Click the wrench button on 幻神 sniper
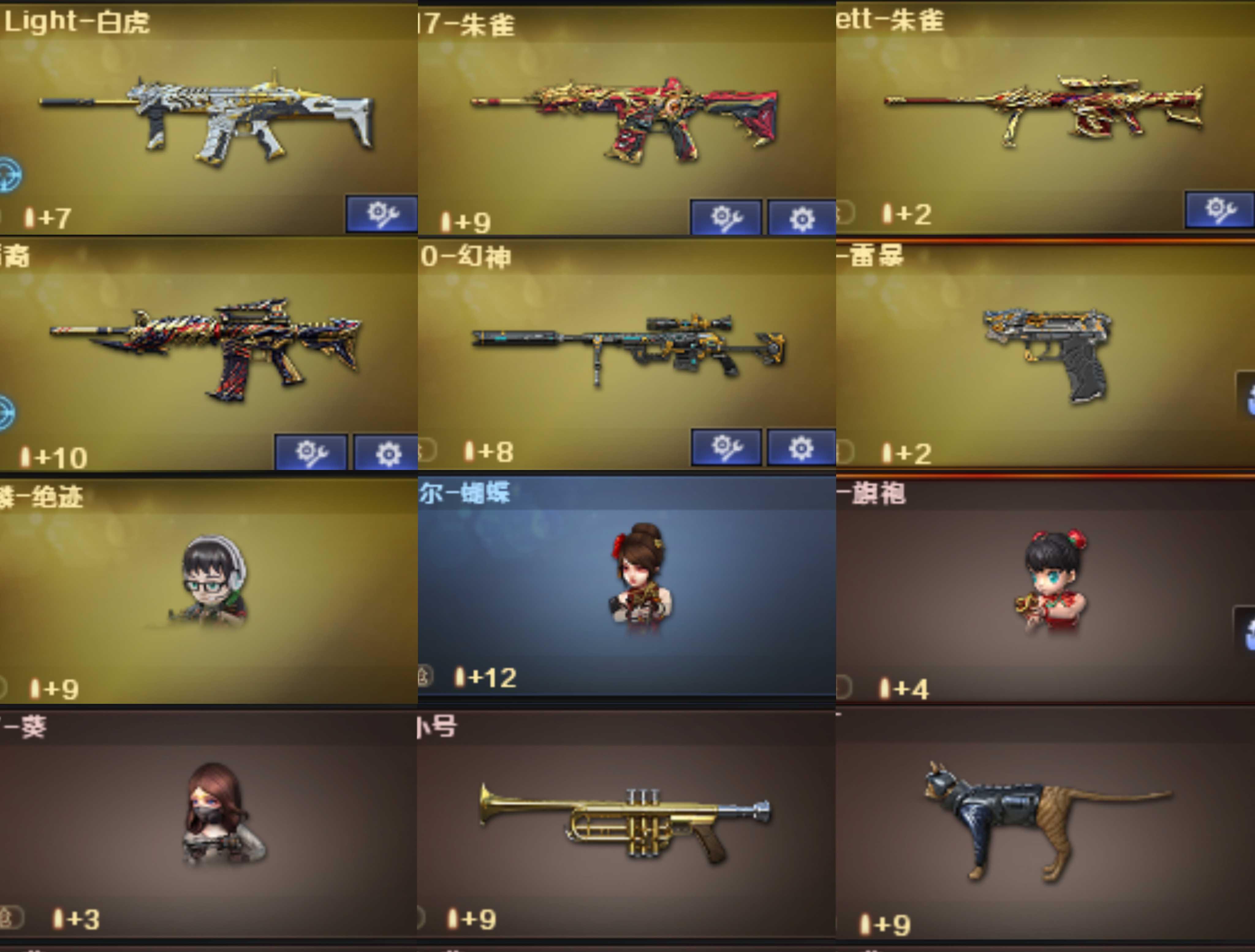This screenshot has height=952, width=1255. (726, 448)
